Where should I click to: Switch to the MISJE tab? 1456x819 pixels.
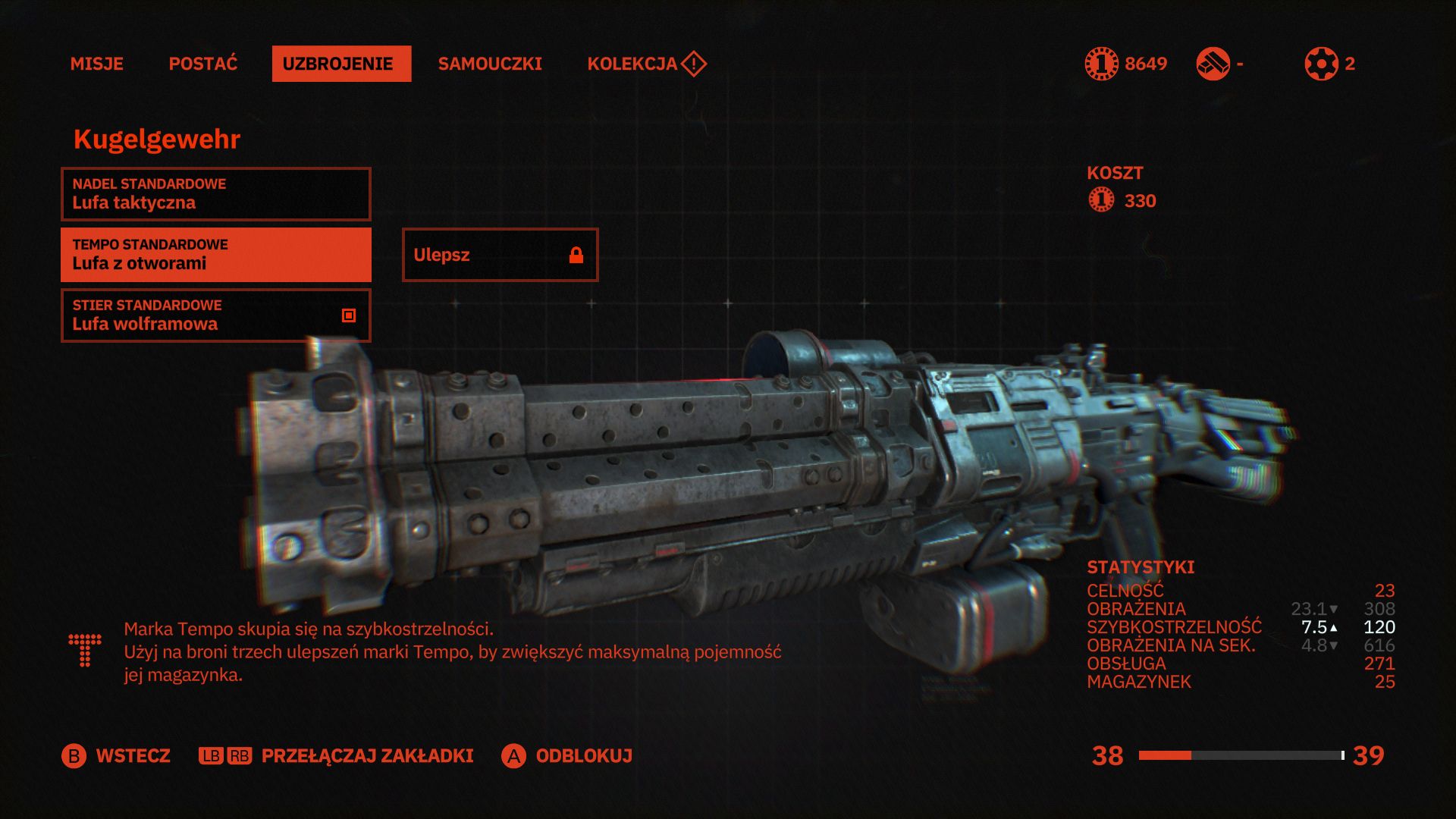coord(96,64)
